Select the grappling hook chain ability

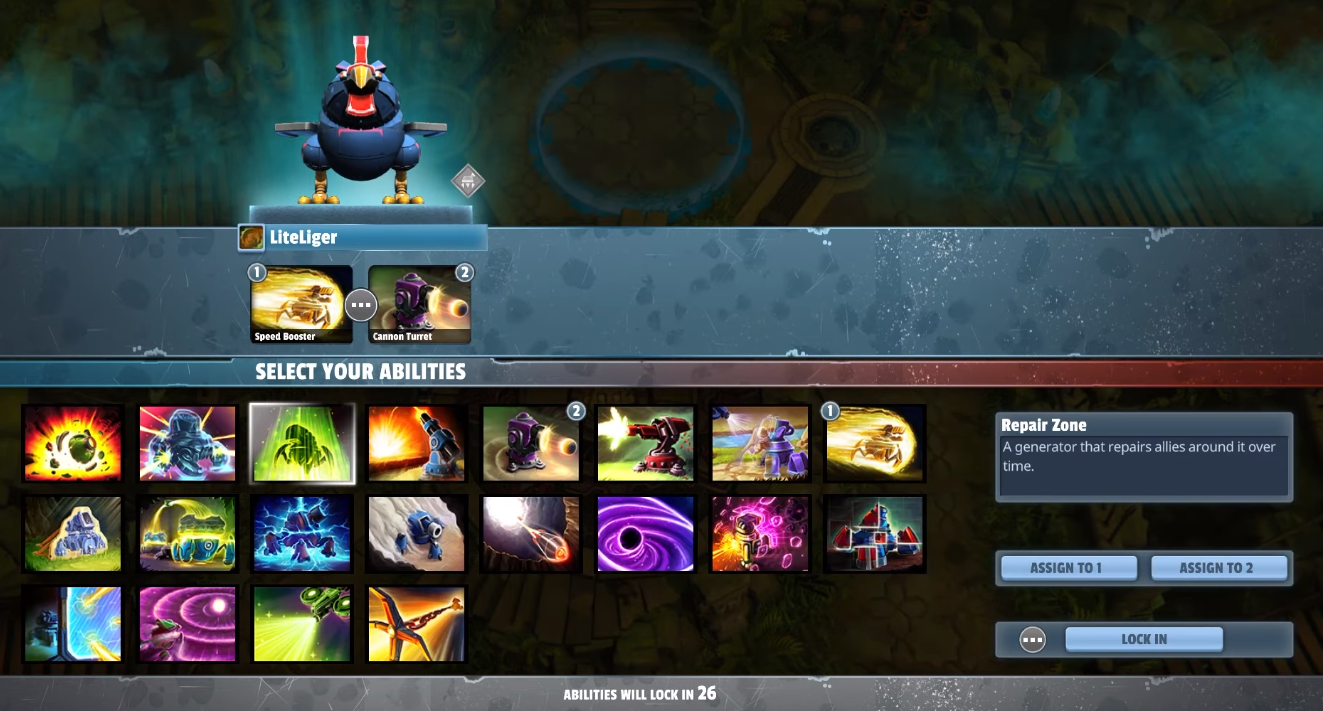(x=417, y=624)
